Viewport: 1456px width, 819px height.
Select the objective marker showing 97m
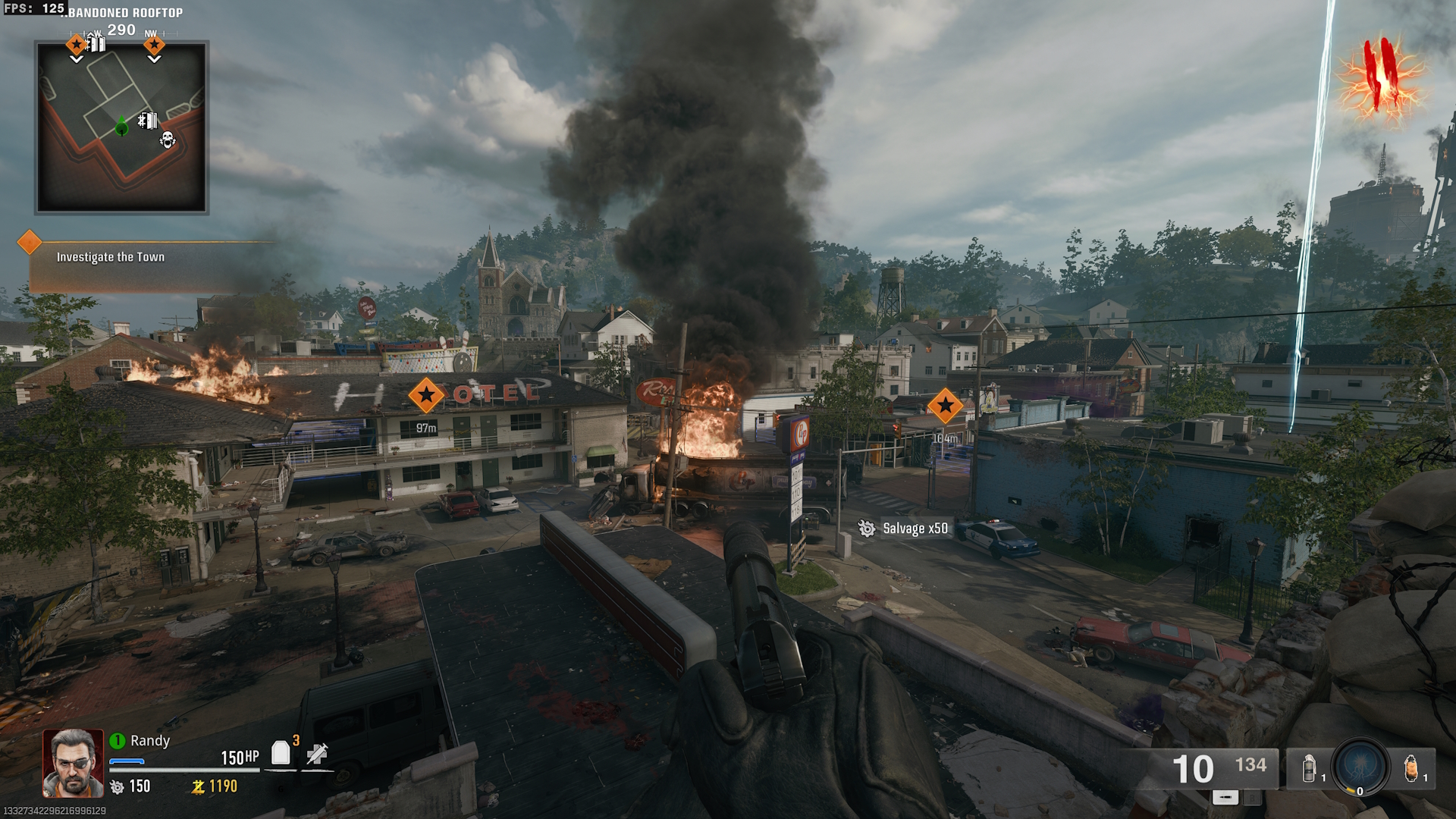click(x=426, y=394)
